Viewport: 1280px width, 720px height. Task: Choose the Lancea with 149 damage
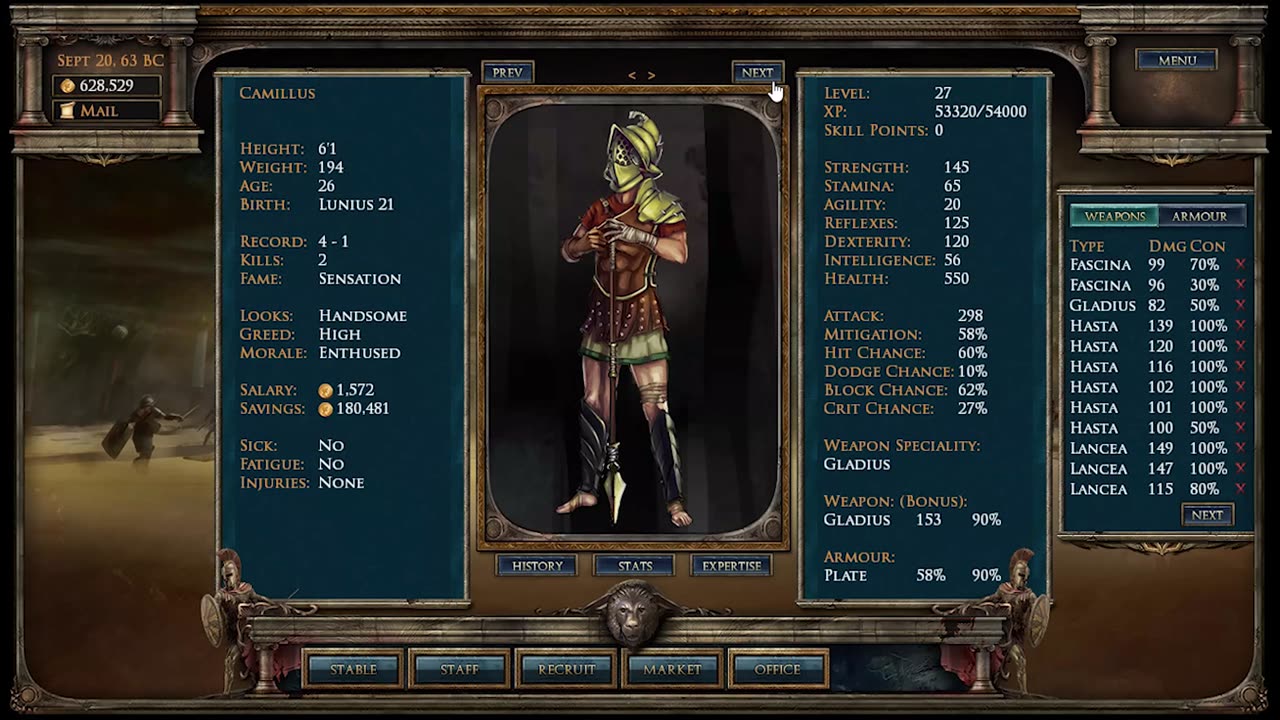coord(1099,448)
